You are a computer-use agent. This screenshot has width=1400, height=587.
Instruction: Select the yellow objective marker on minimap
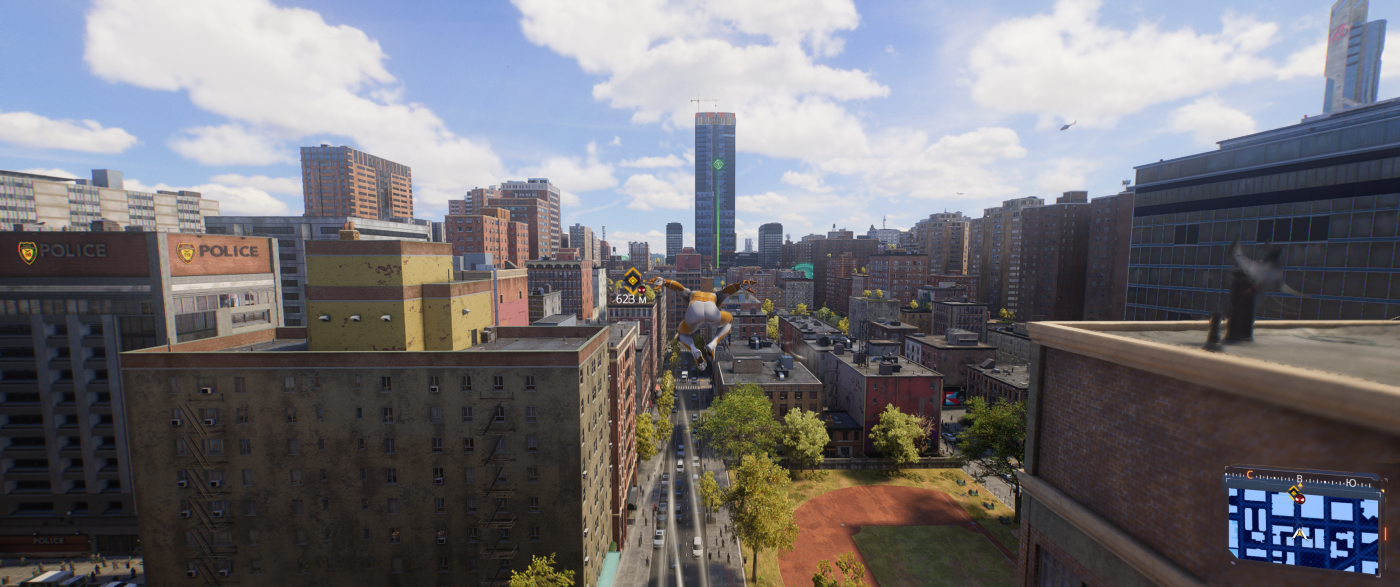[x=1295, y=494]
